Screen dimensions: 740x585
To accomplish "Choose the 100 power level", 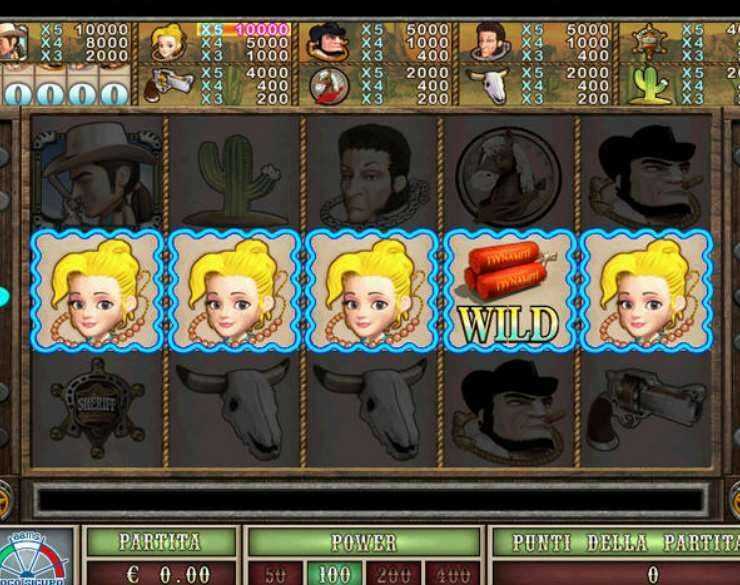I will (333, 573).
